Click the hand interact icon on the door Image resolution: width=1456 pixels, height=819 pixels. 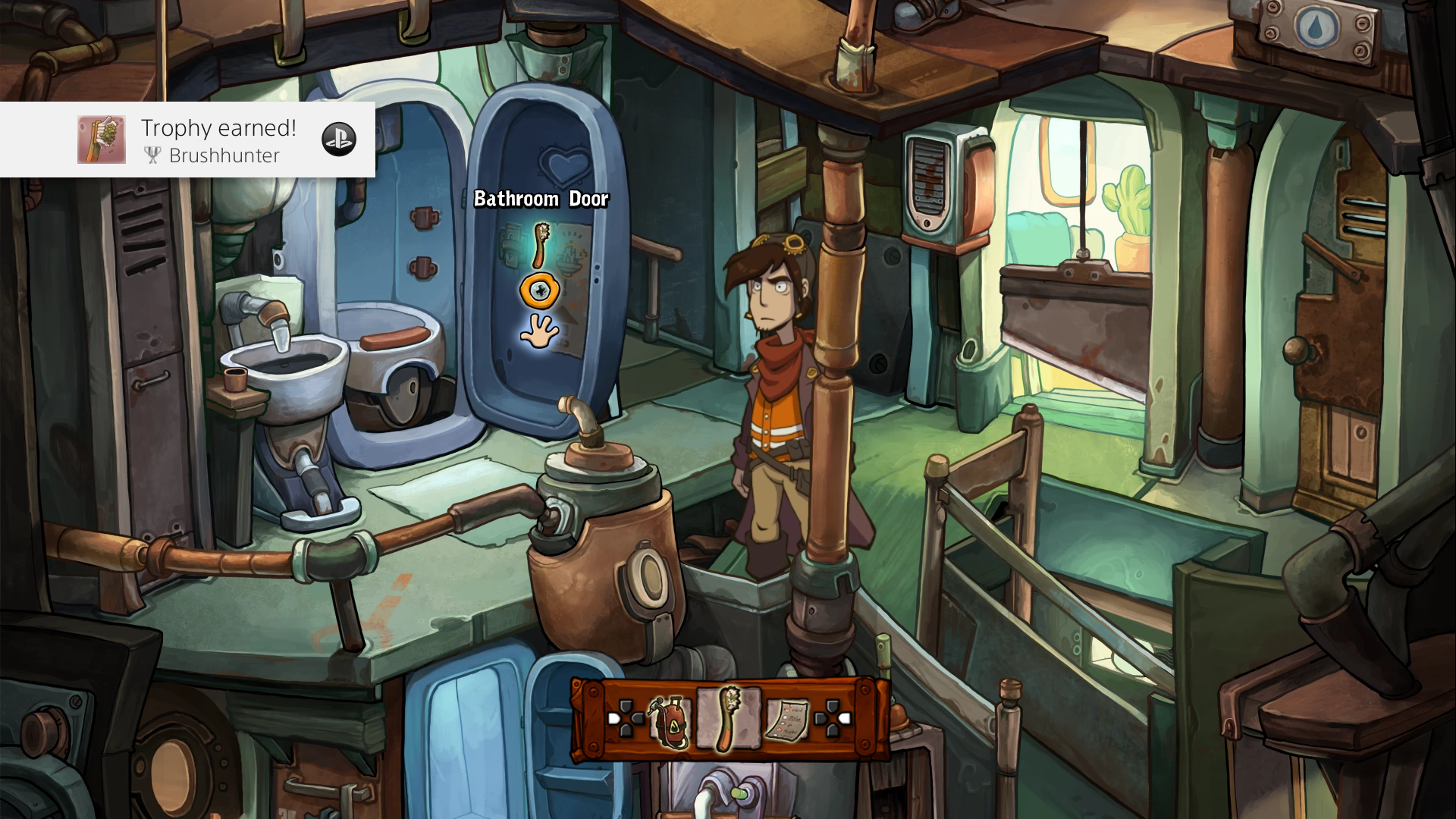[539, 331]
